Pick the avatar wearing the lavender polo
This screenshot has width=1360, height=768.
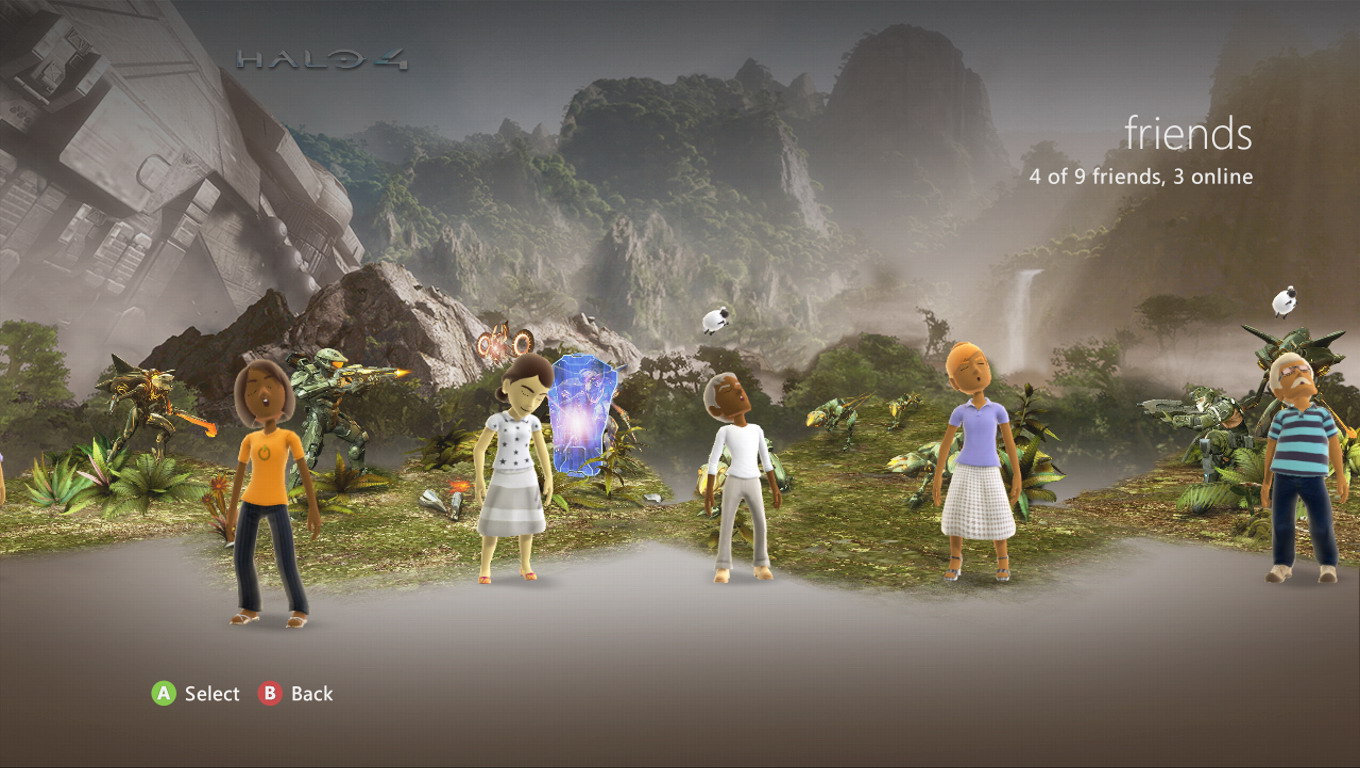click(977, 460)
